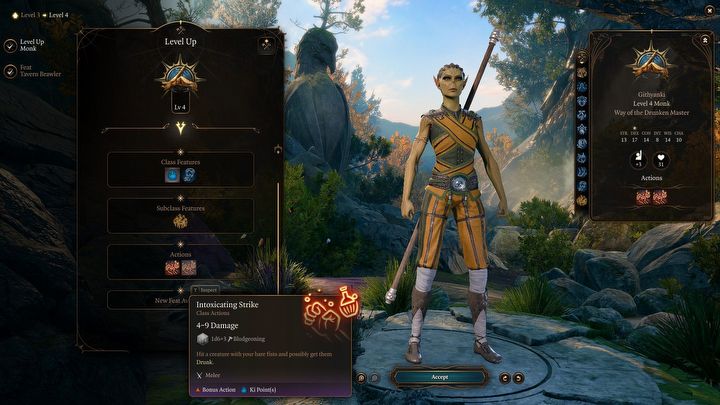Select the first action icon in Level Up panel

[172, 268]
